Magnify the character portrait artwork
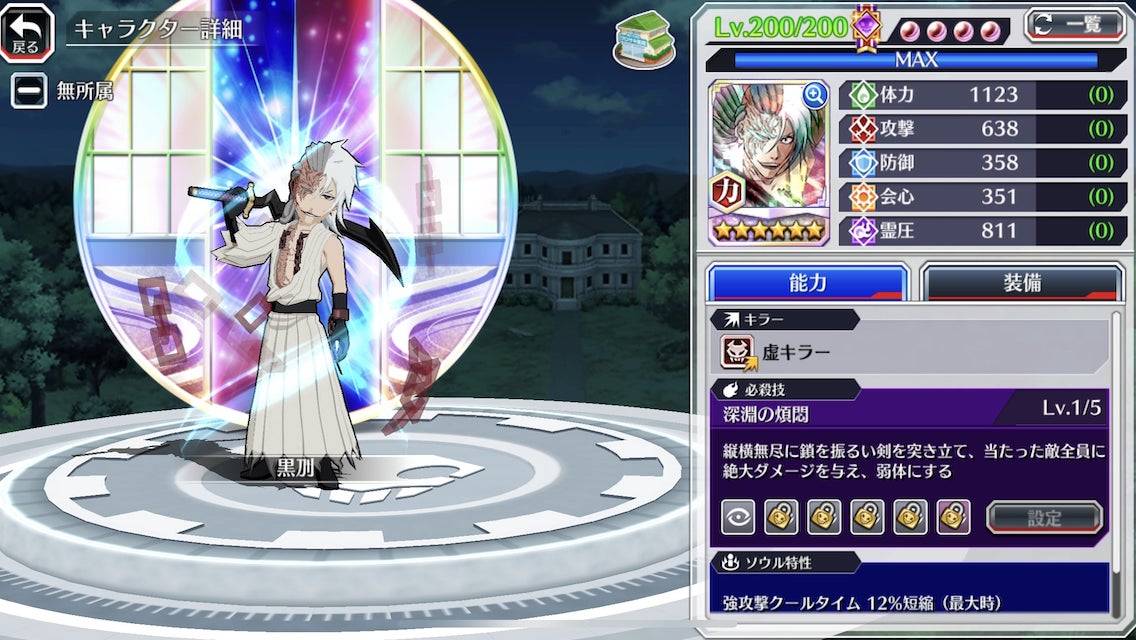This screenshot has height=640, width=1136. 815,96
